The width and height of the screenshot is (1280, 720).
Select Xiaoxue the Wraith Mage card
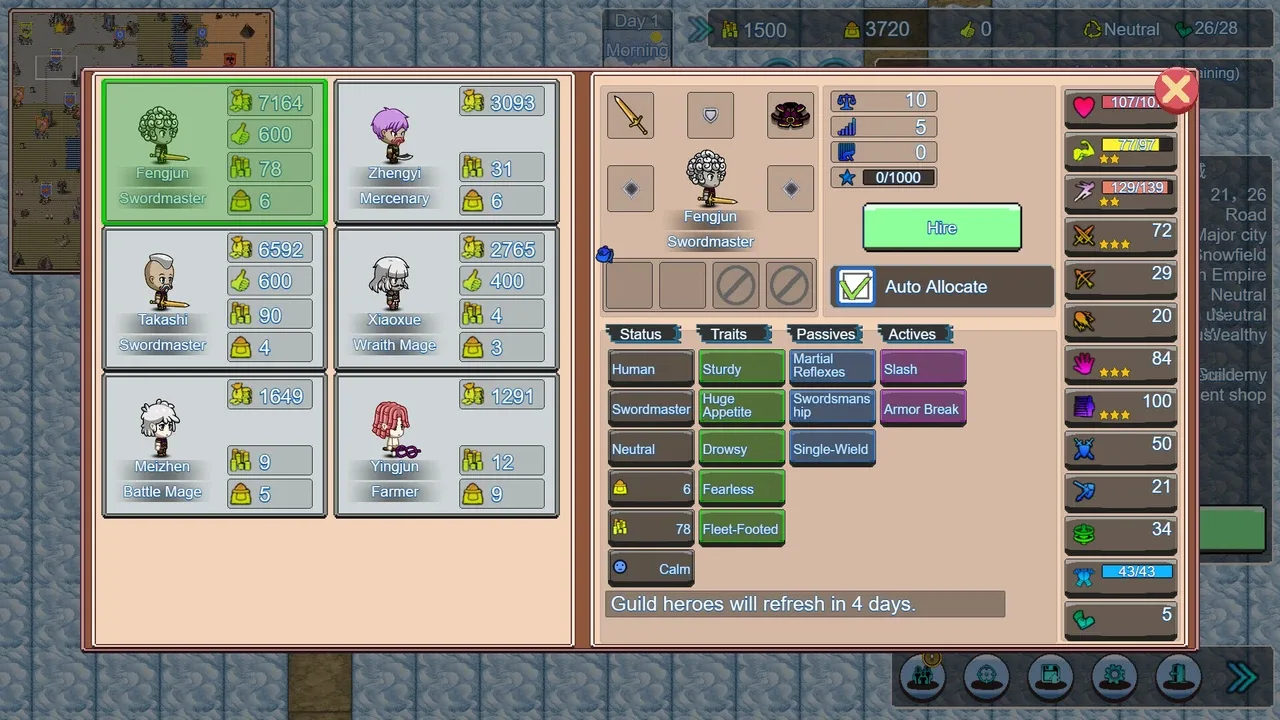pyautogui.click(x=446, y=299)
